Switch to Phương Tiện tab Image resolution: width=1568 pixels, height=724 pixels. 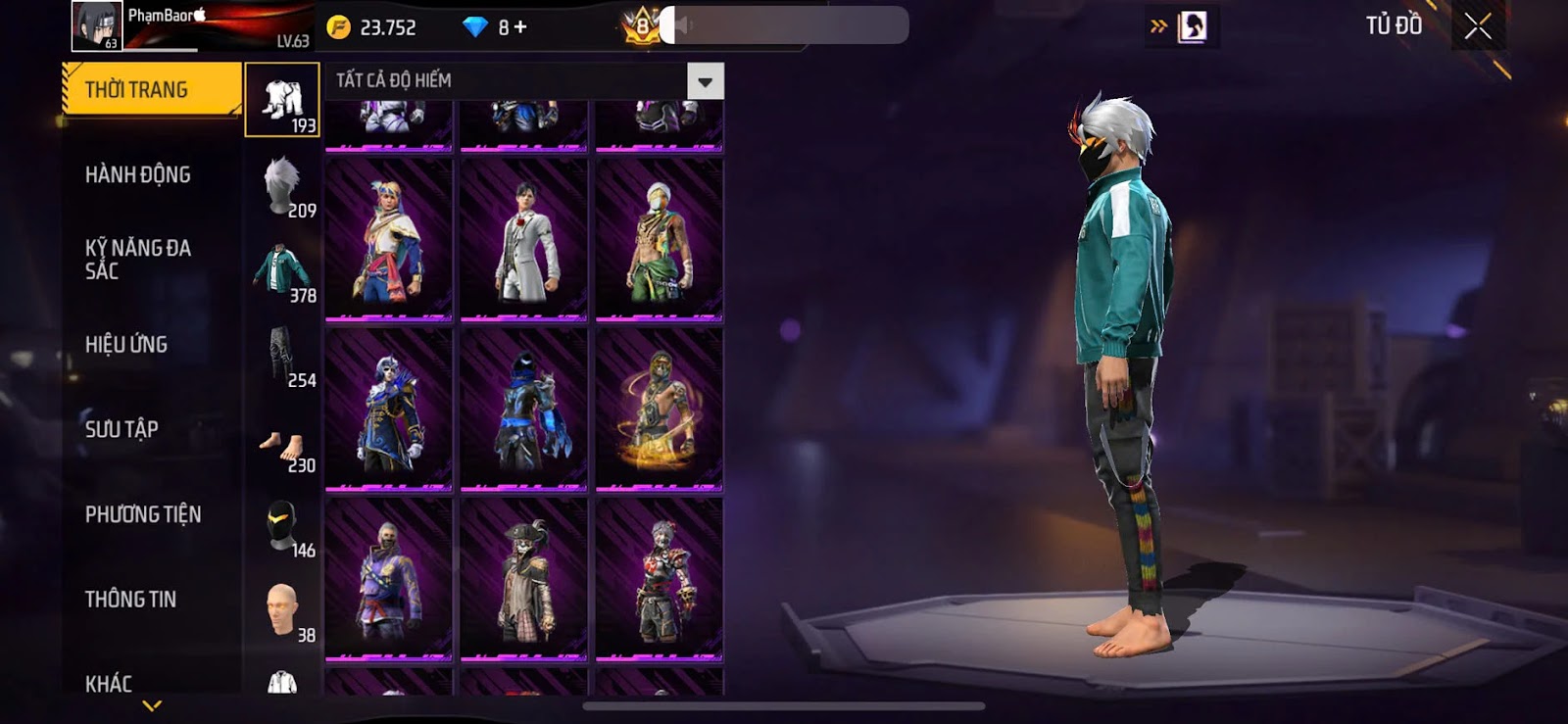click(143, 514)
